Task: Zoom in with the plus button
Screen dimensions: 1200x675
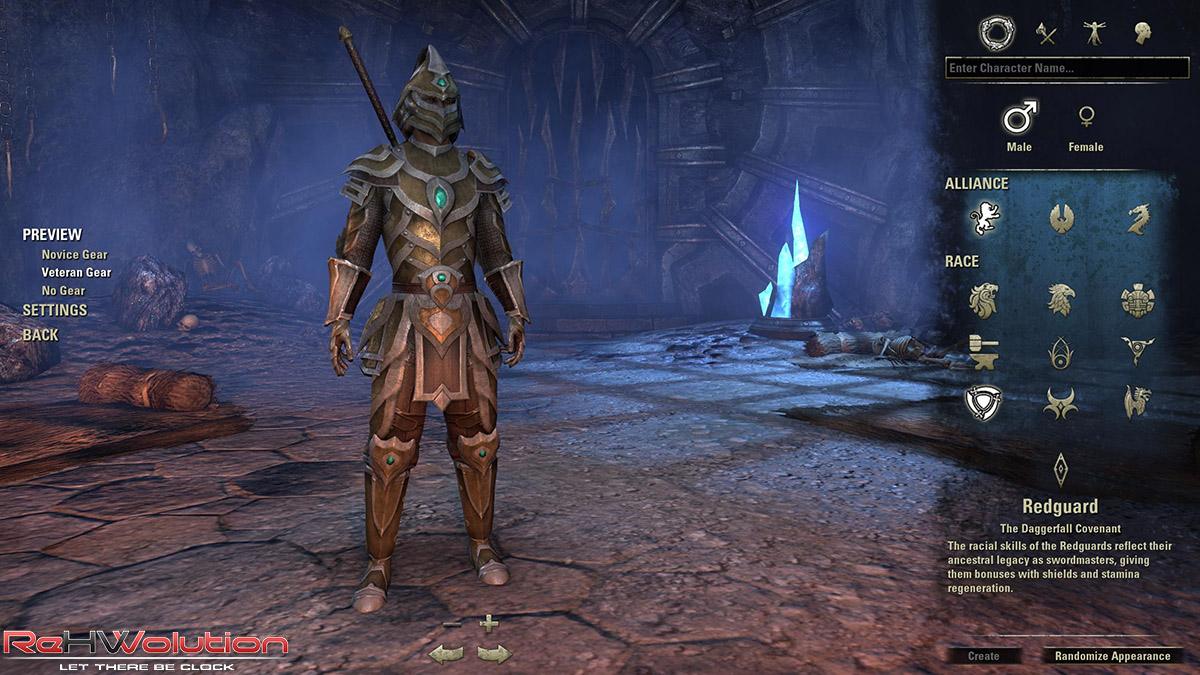Action: tap(488, 624)
